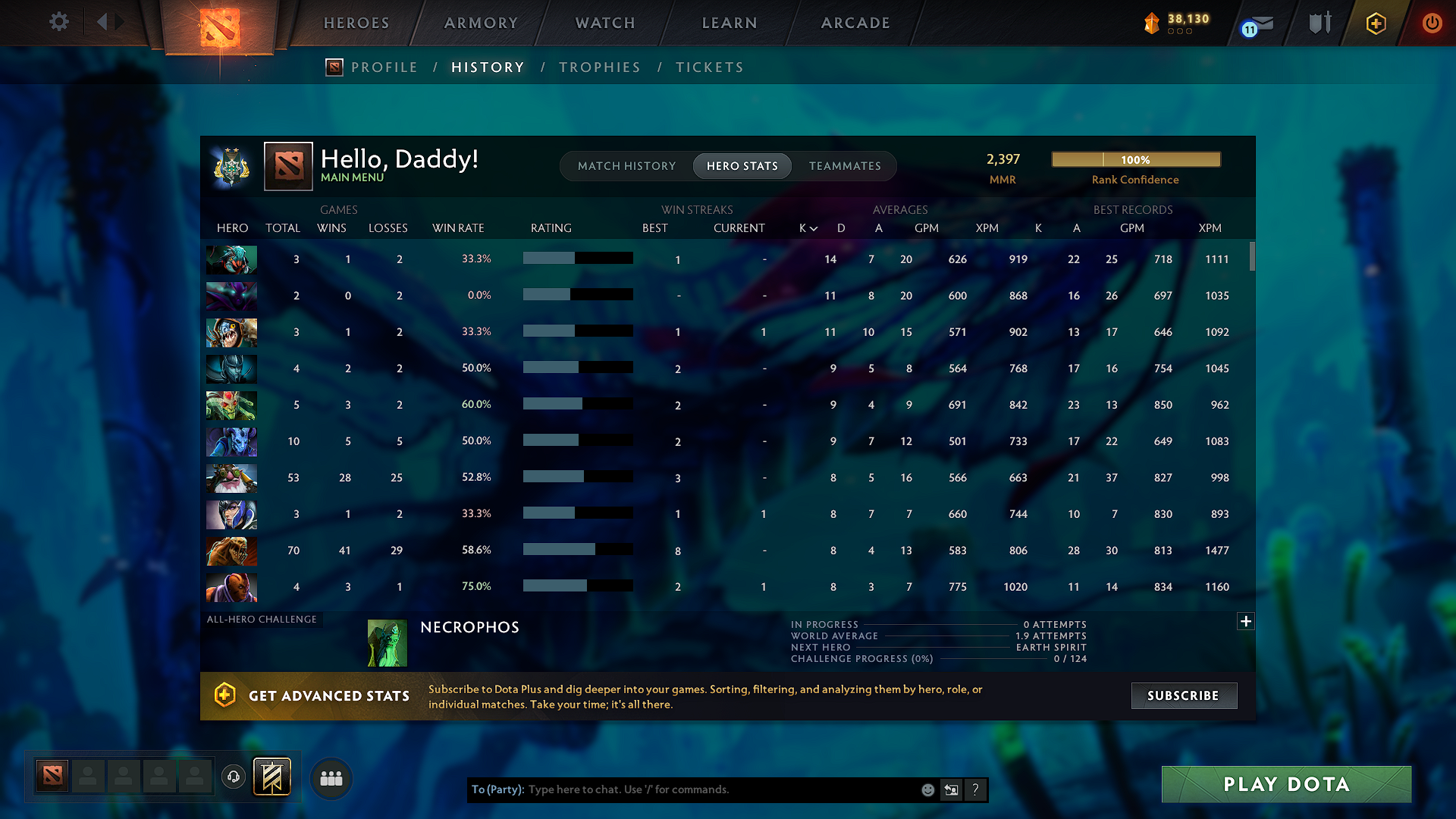The image size is (1456, 819).
Task: Open the ARCADE menu item
Action: (855, 23)
